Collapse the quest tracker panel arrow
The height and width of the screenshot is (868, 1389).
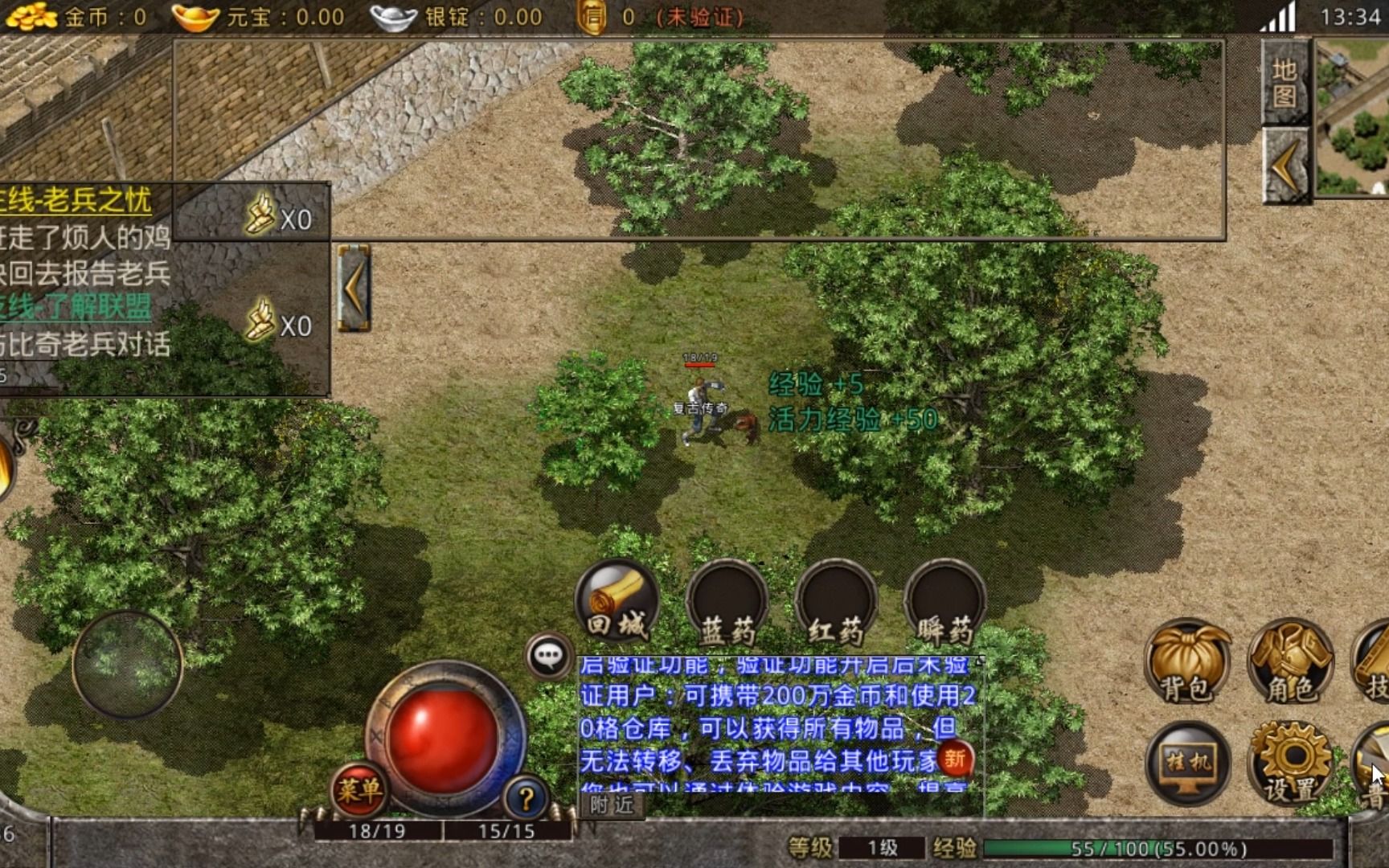353,288
